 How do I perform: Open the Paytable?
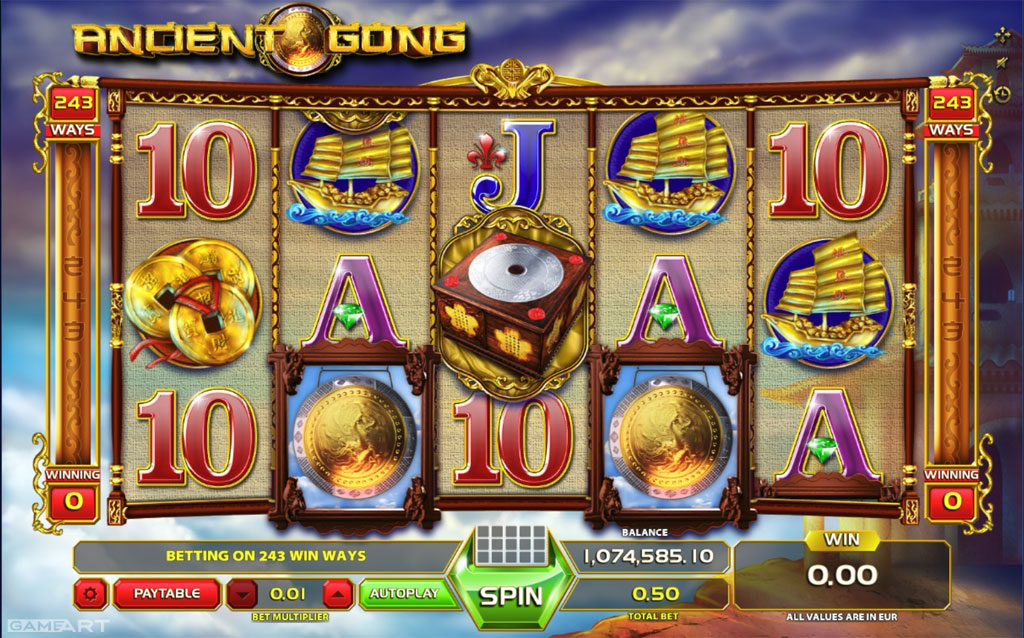pos(167,594)
